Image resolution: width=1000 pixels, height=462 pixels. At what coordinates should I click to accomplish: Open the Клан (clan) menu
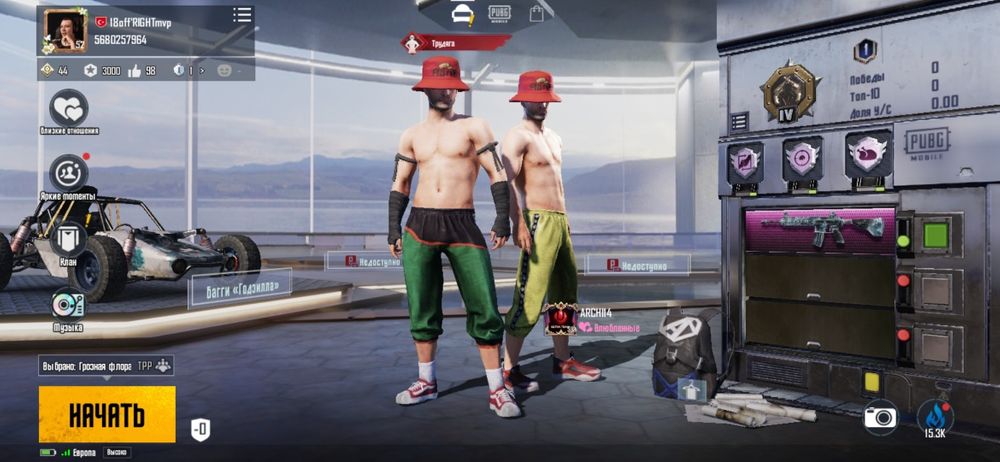tap(69, 240)
